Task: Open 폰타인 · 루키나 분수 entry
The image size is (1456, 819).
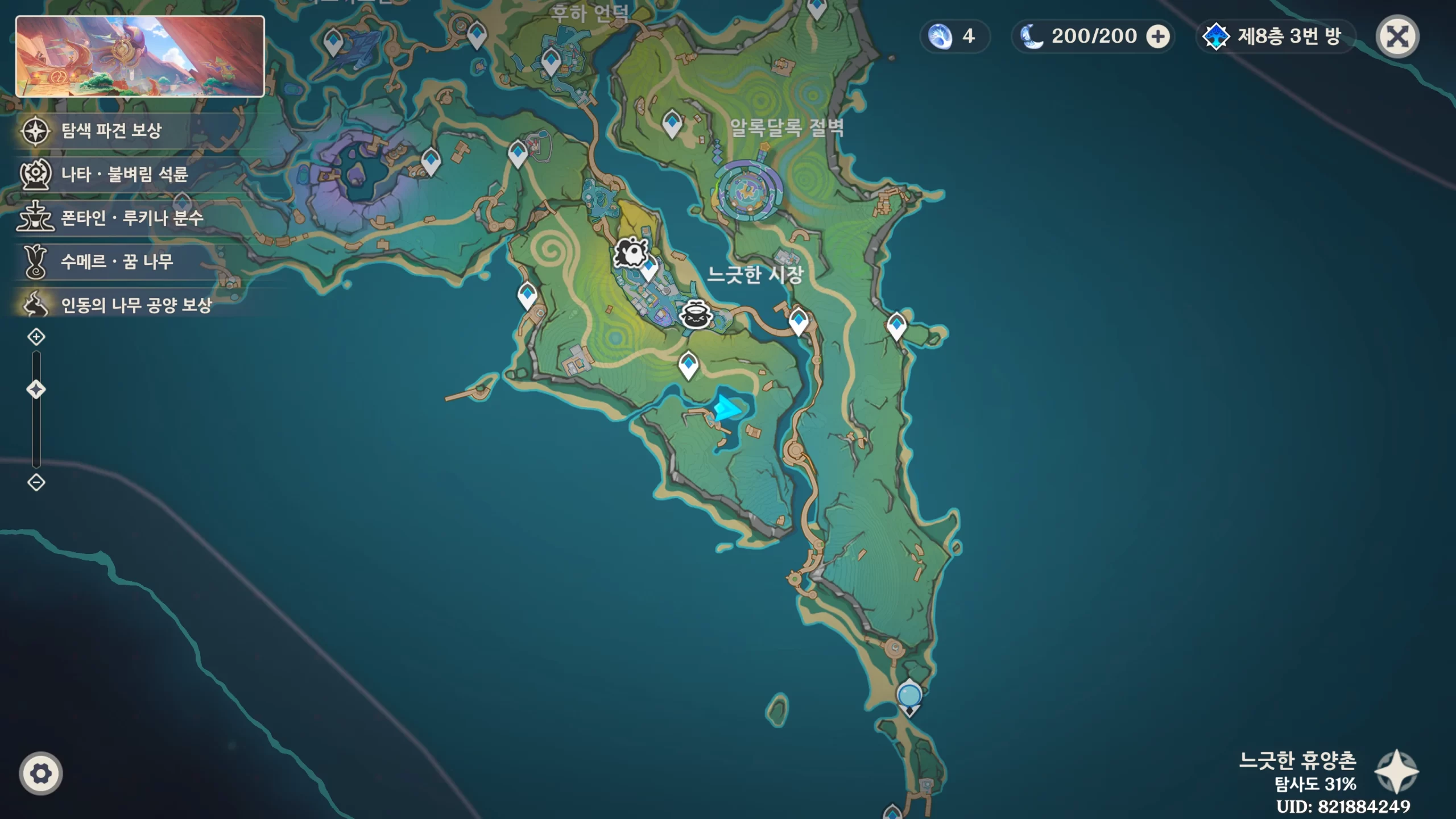Action: tap(131, 218)
